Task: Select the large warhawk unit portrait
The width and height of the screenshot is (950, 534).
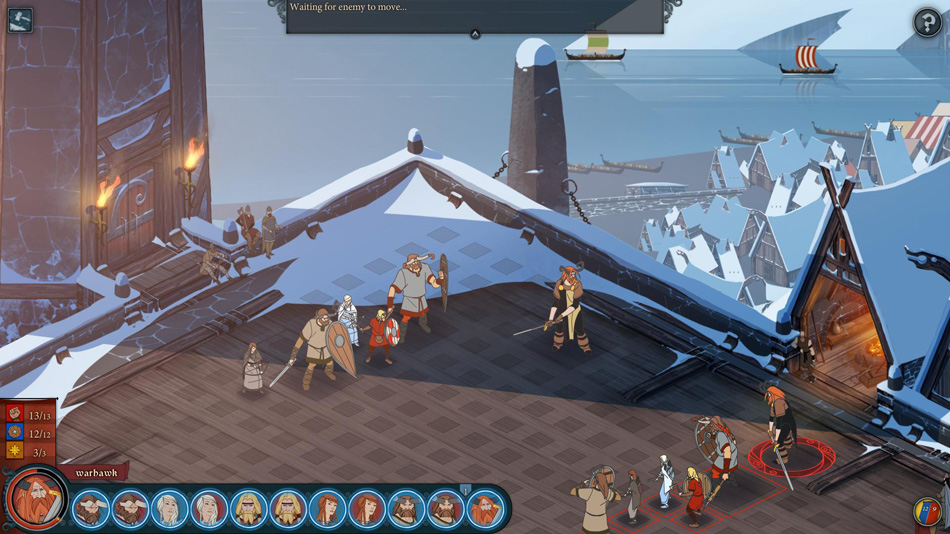Action: 36,500
